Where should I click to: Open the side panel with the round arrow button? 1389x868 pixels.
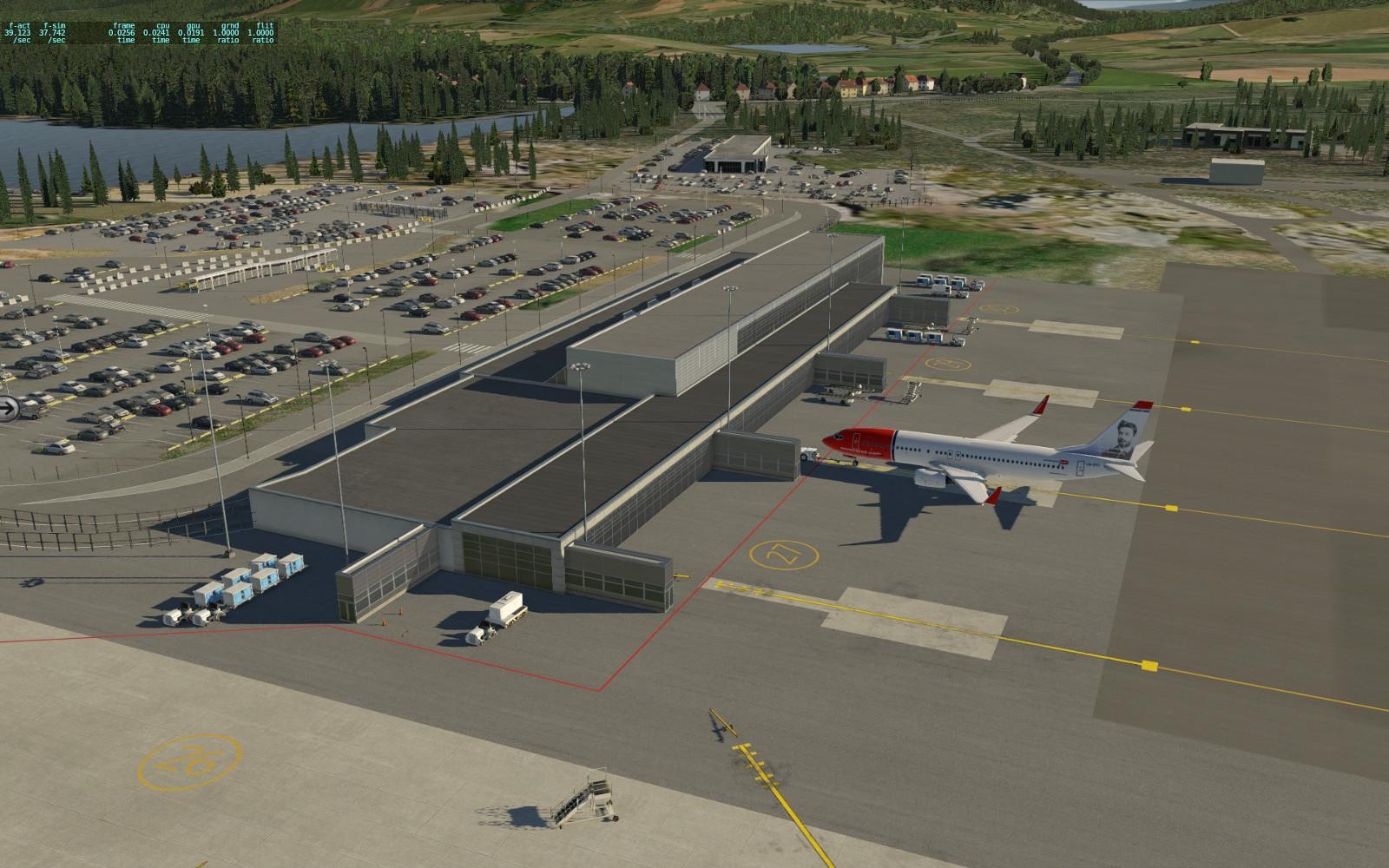pyautogui.click(x=8, y=407)
